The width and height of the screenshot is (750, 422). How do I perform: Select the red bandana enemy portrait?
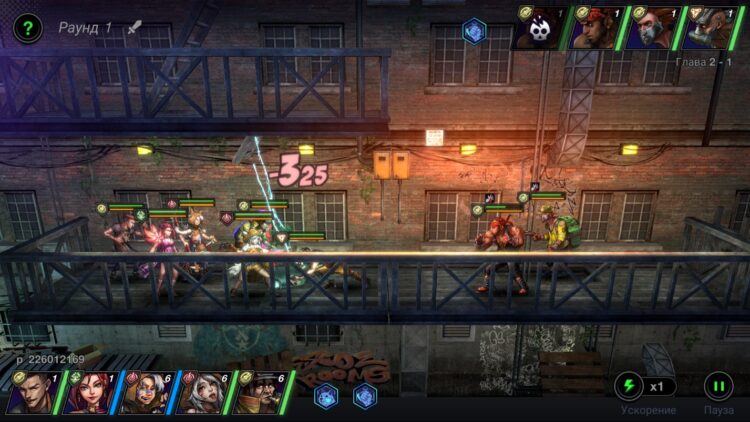[596, 28]
